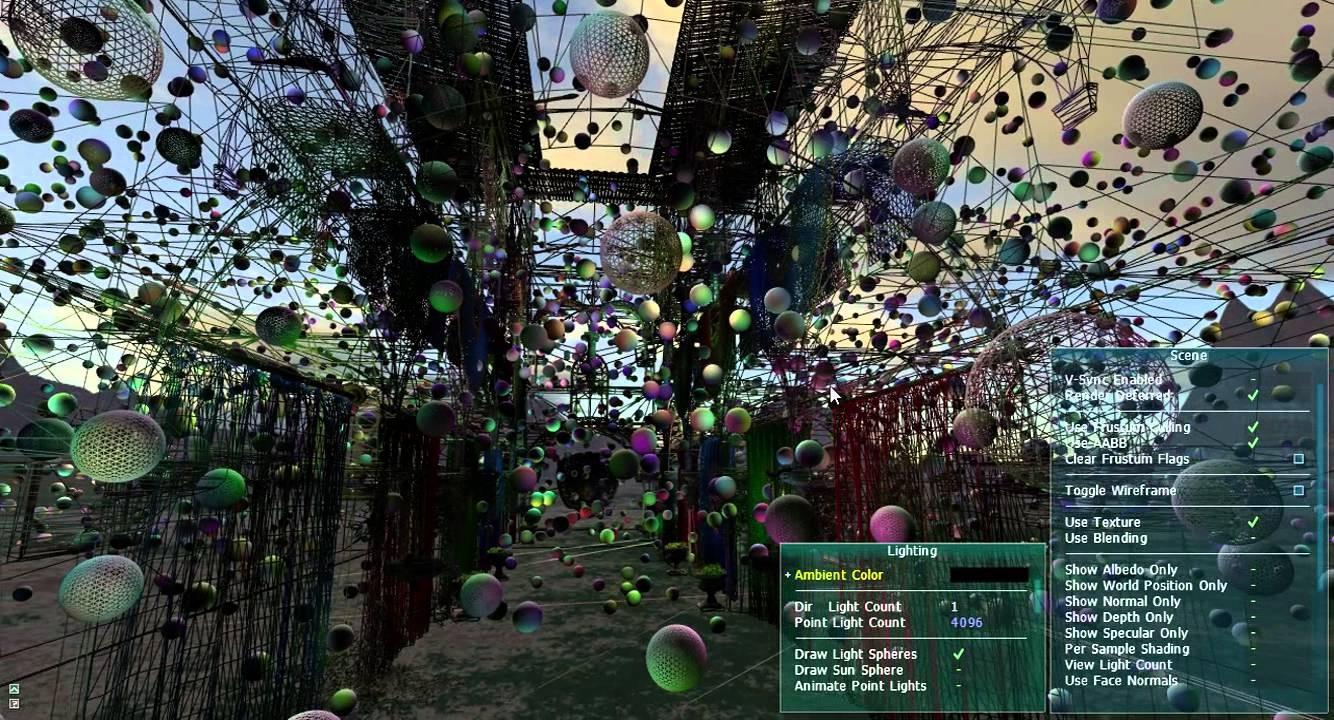1334x720 pixels.
Task: Click the Lighting panel title bar
Action: 911,550
